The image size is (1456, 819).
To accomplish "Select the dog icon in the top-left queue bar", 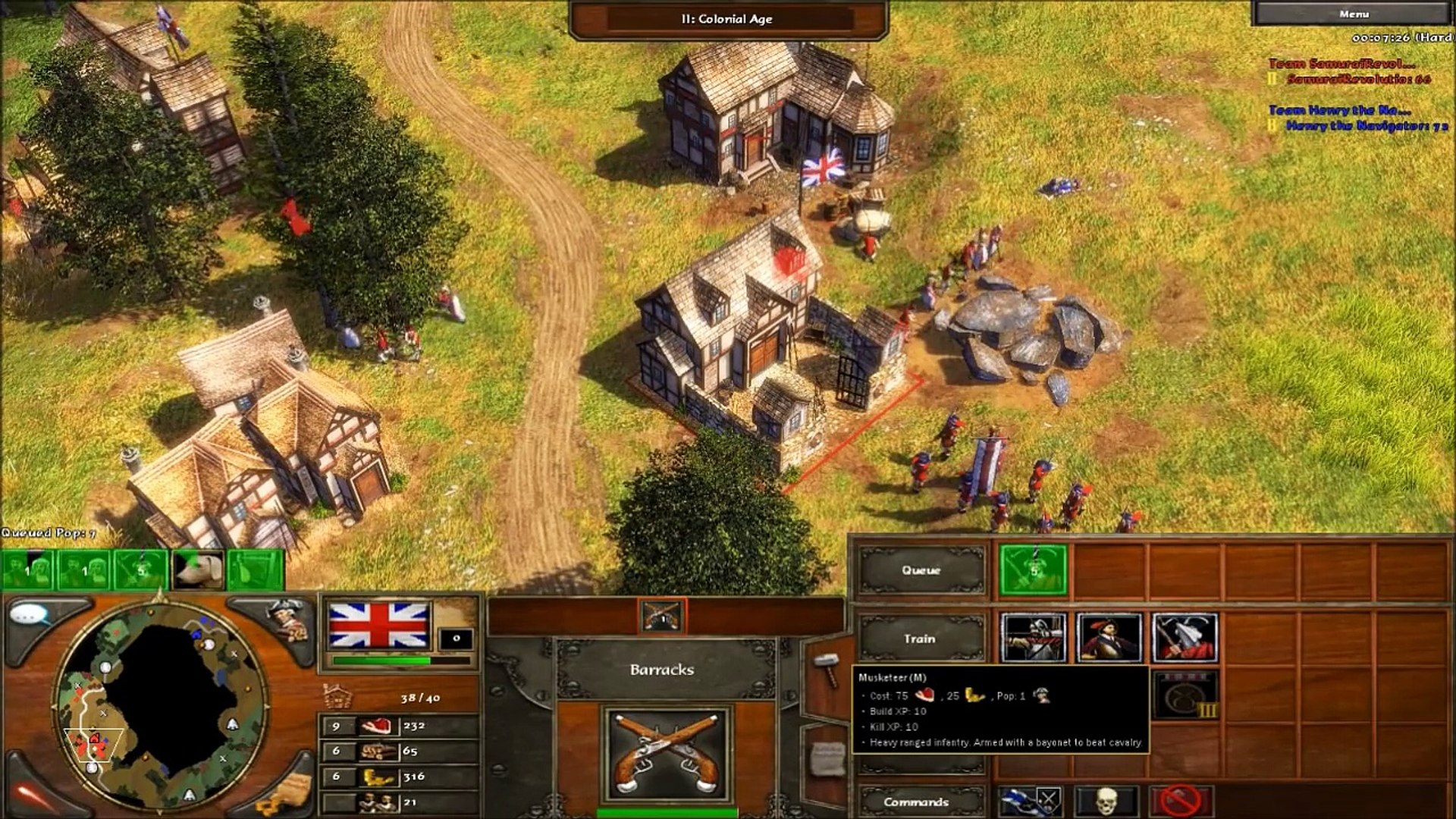I will coord(198,570).
